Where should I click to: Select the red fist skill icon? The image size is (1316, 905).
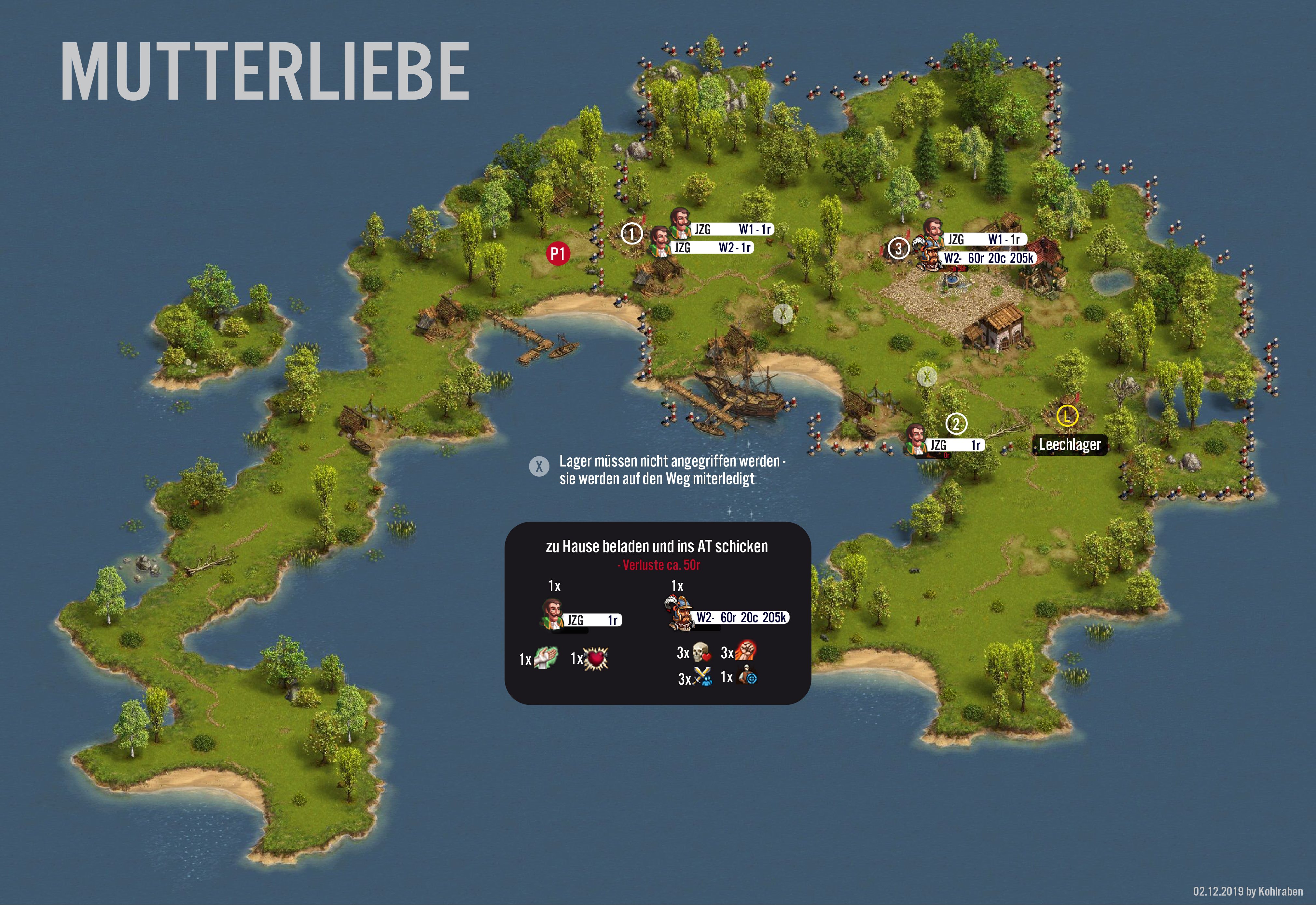coord(746,652)
